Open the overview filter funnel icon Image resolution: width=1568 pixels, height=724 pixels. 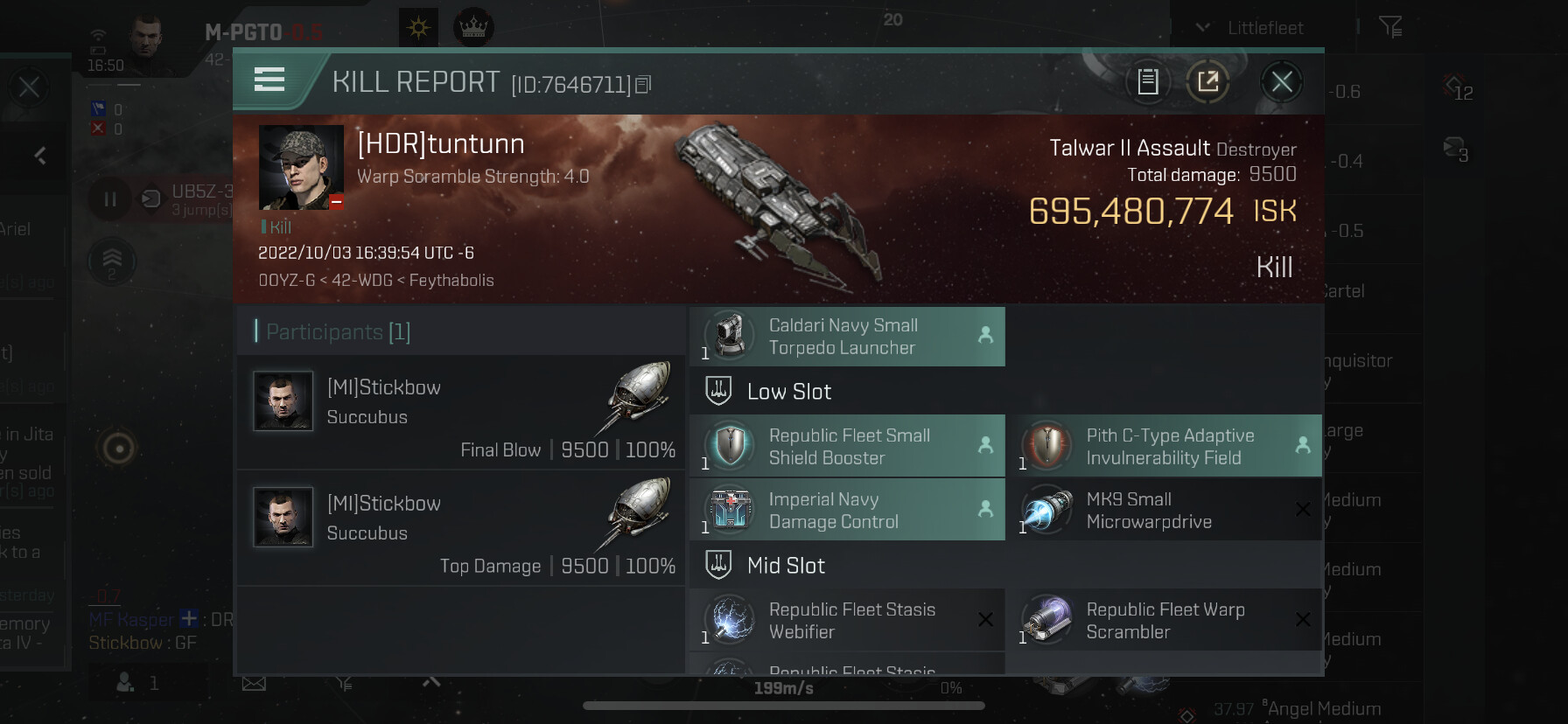pyautogui.click(x=1389, y=28)
